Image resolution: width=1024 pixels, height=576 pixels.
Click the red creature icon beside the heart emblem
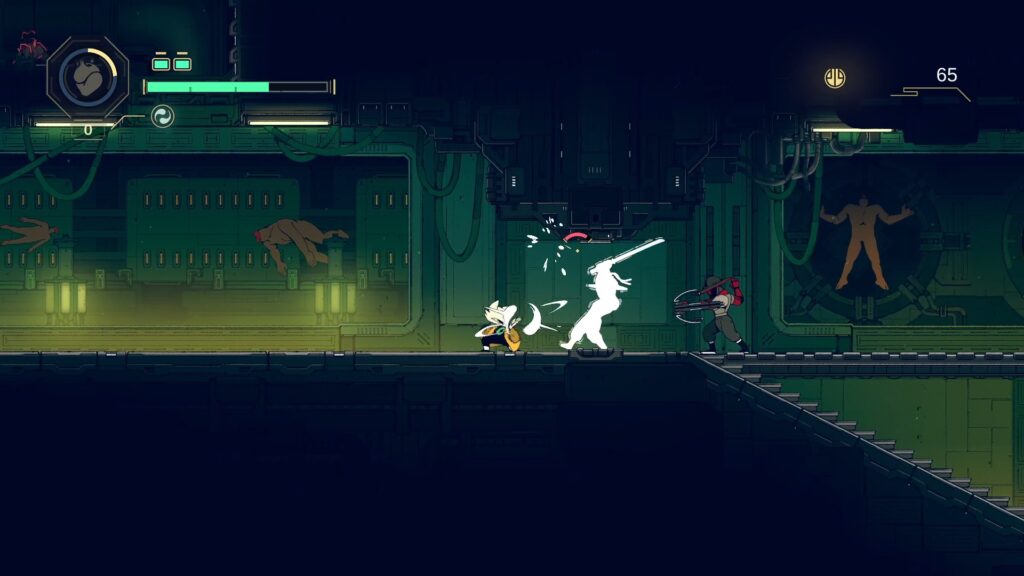(30, 46)
